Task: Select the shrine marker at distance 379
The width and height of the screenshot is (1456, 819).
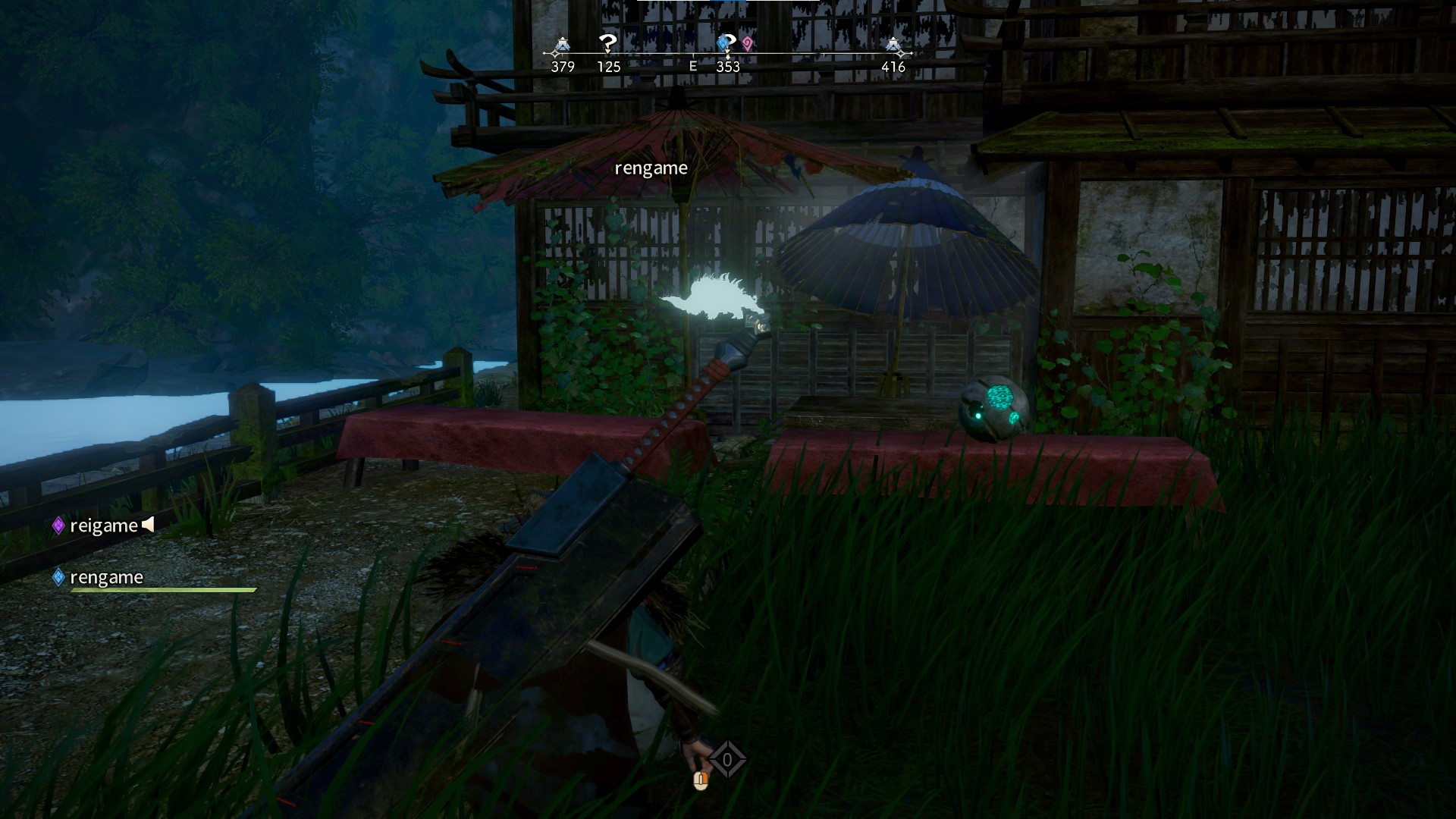Action: (562, 47)
